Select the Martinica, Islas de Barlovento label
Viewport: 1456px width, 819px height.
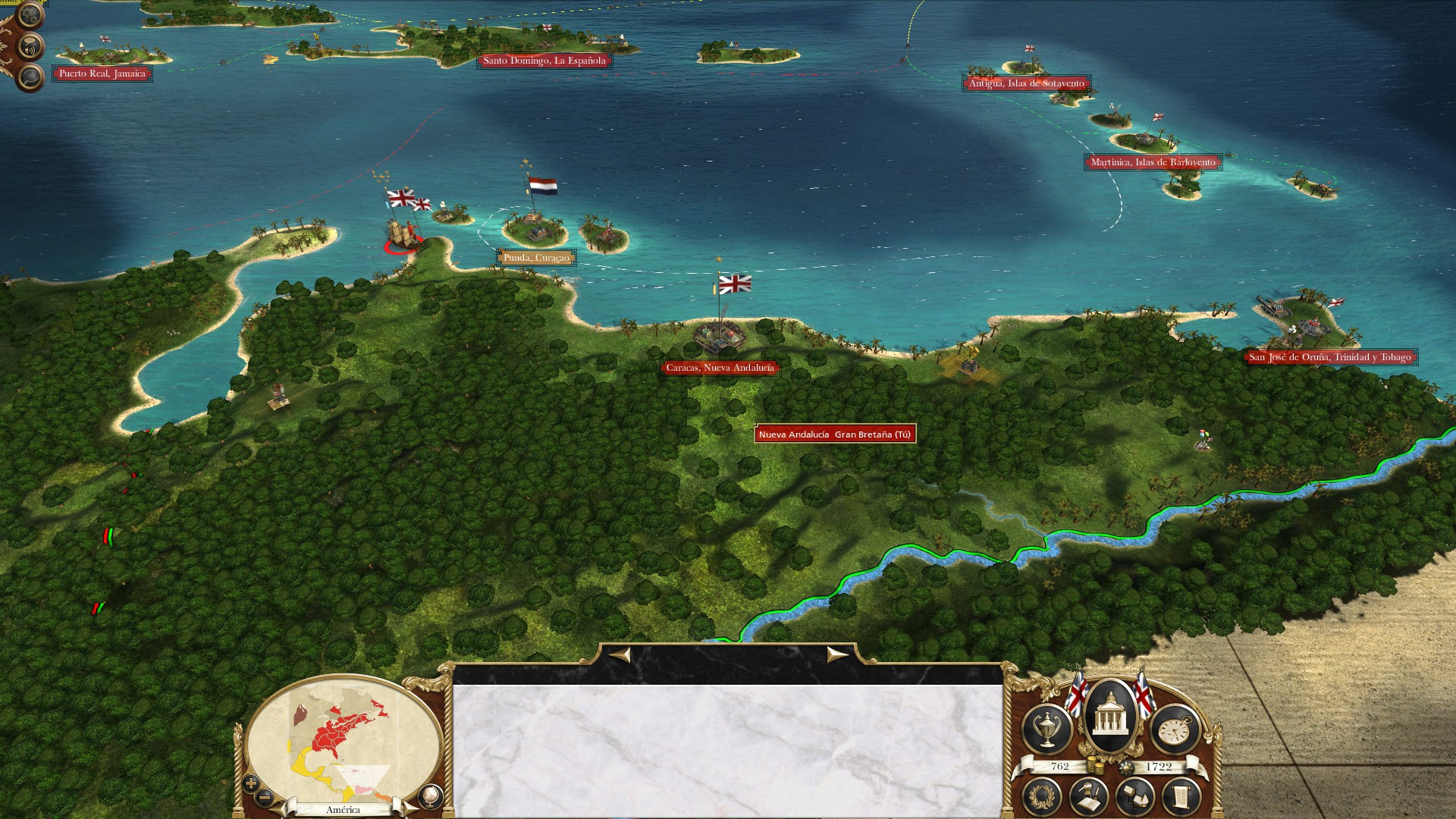coord(1153,162)
